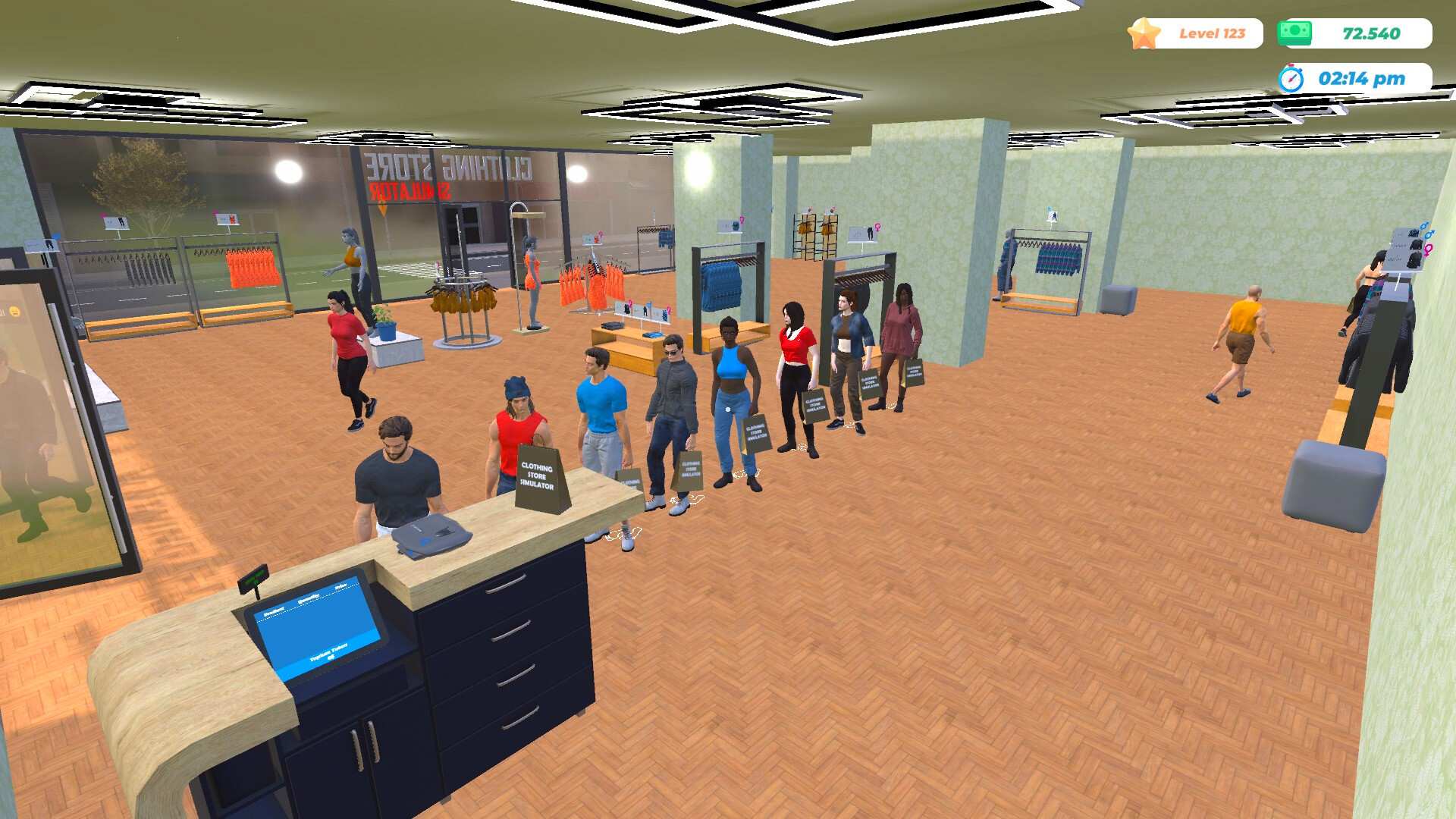Open the Product column on the register screen

click(x=275, y=610)
